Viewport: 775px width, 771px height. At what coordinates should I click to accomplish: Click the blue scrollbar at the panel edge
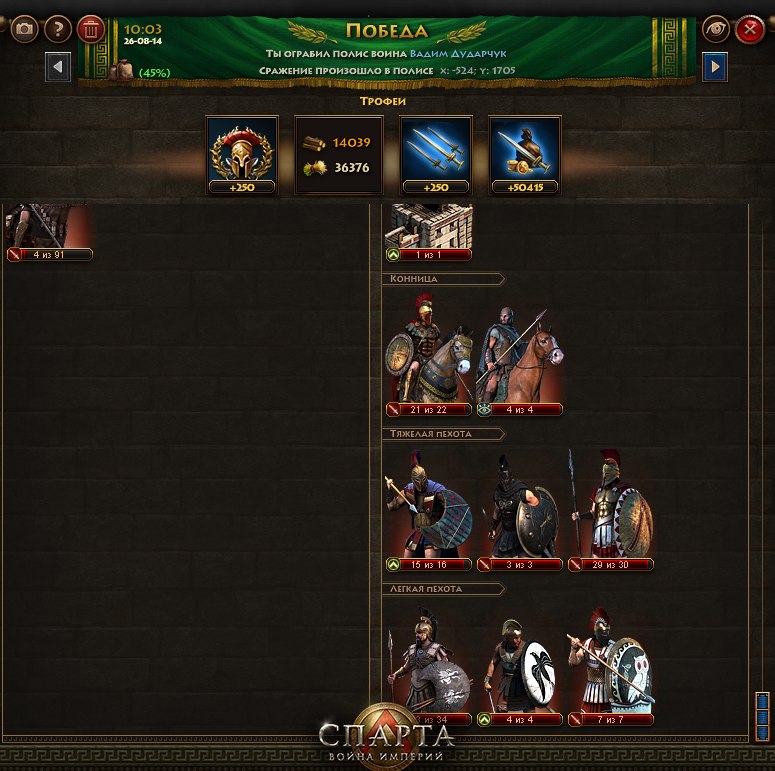762,715
